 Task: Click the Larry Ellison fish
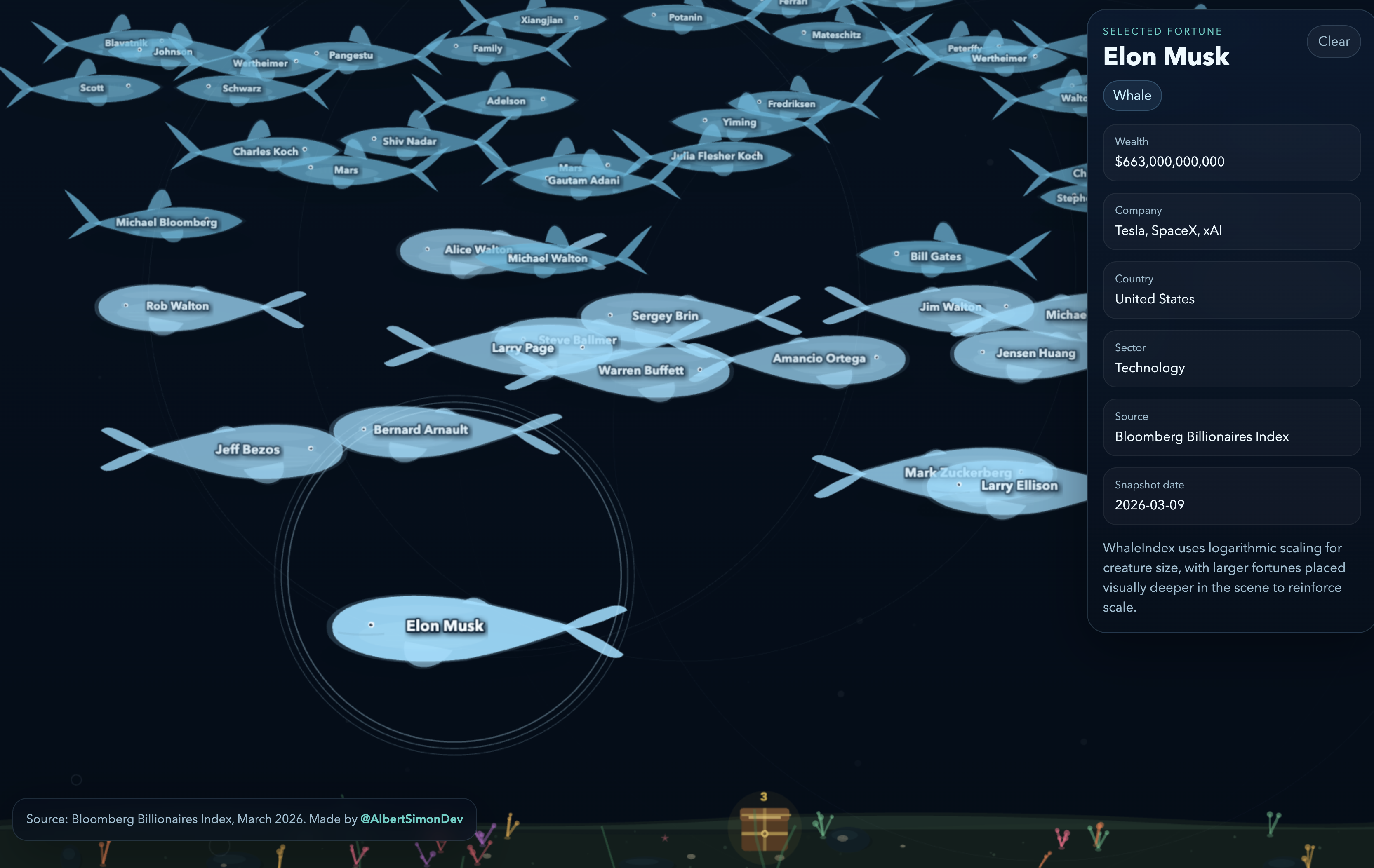(1019, 486)
